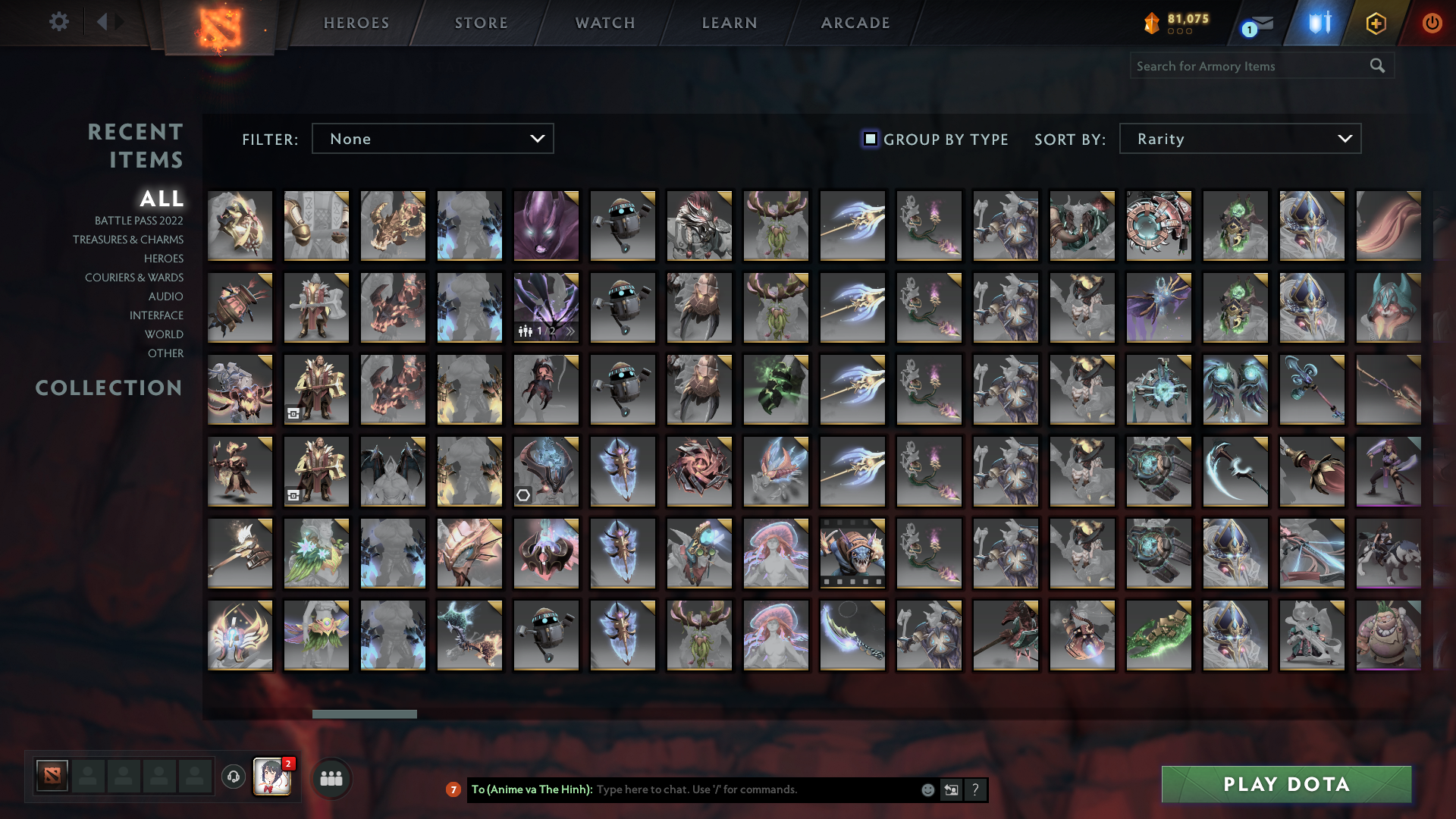Expand the Collection section in the sidebar
Image resolution: width=1456 pixels, height=819 pixels.
tap(108, 388)
